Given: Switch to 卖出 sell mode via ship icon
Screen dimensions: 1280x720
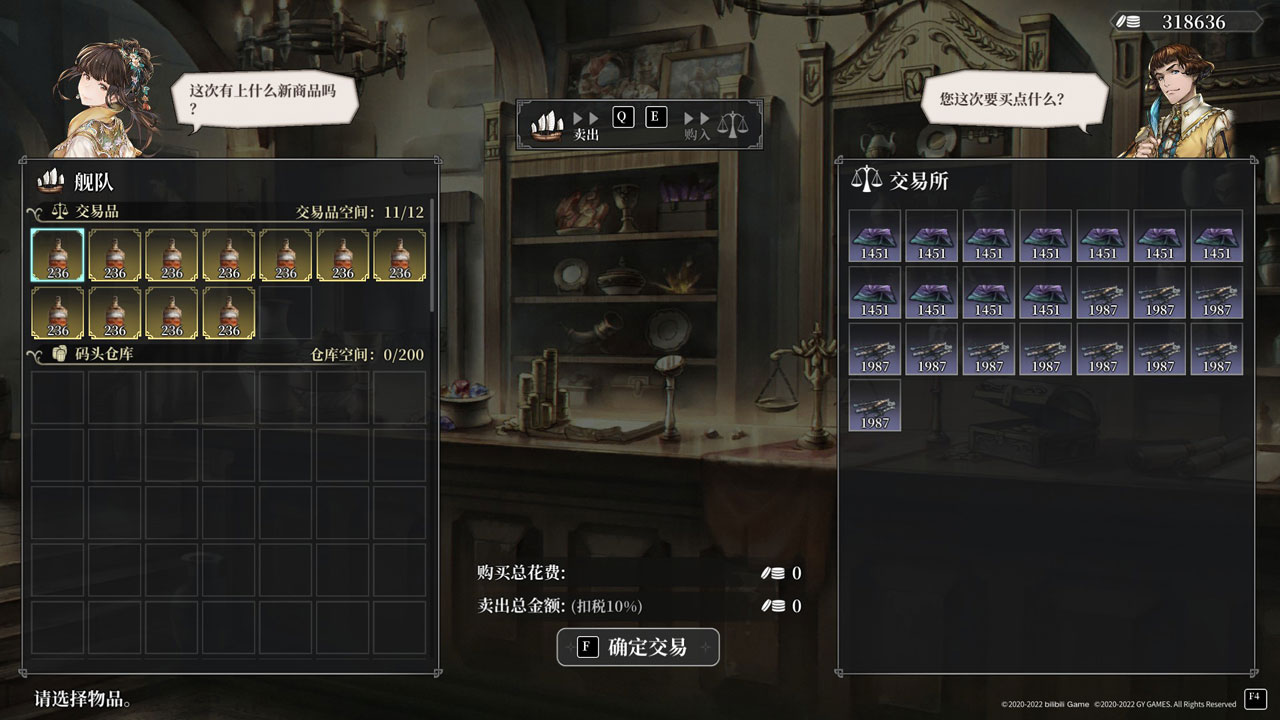Looking at the screenshot, I should 547,124.
